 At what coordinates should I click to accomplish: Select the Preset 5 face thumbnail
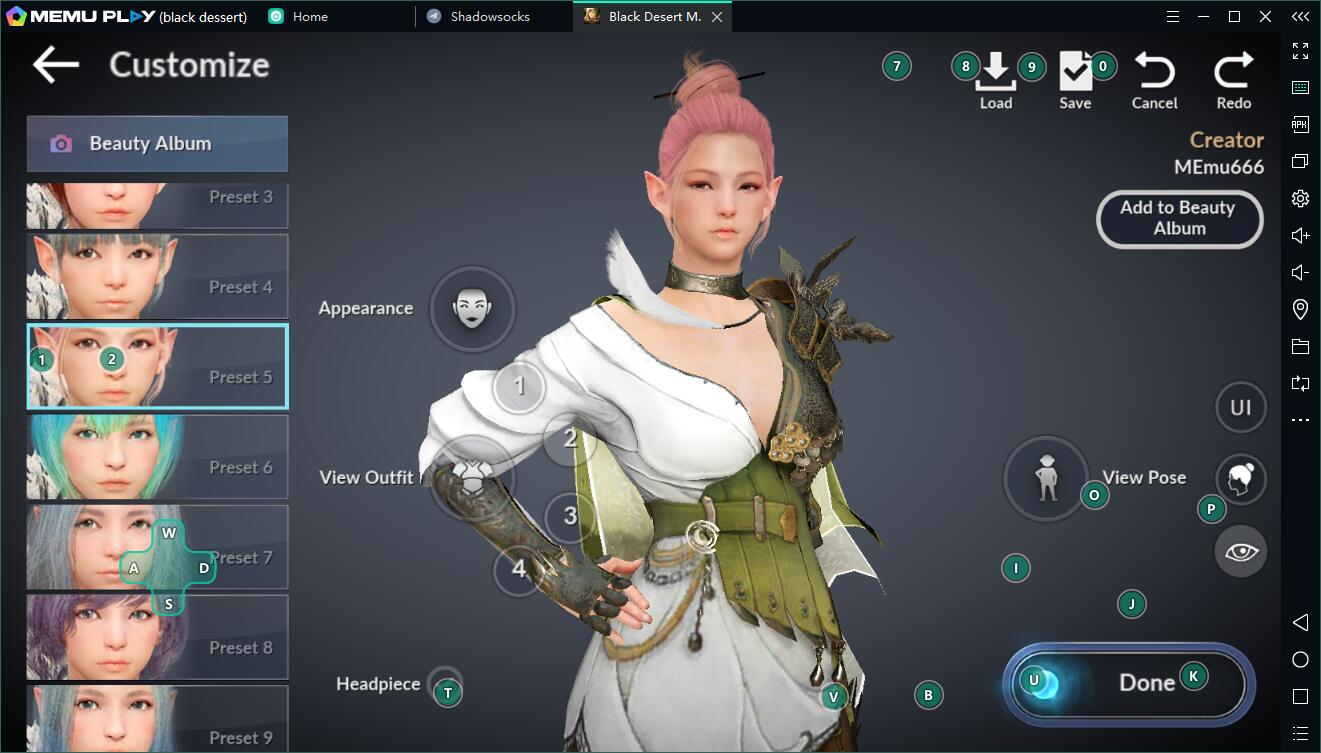pyautogui.click(x=157, y=367)
